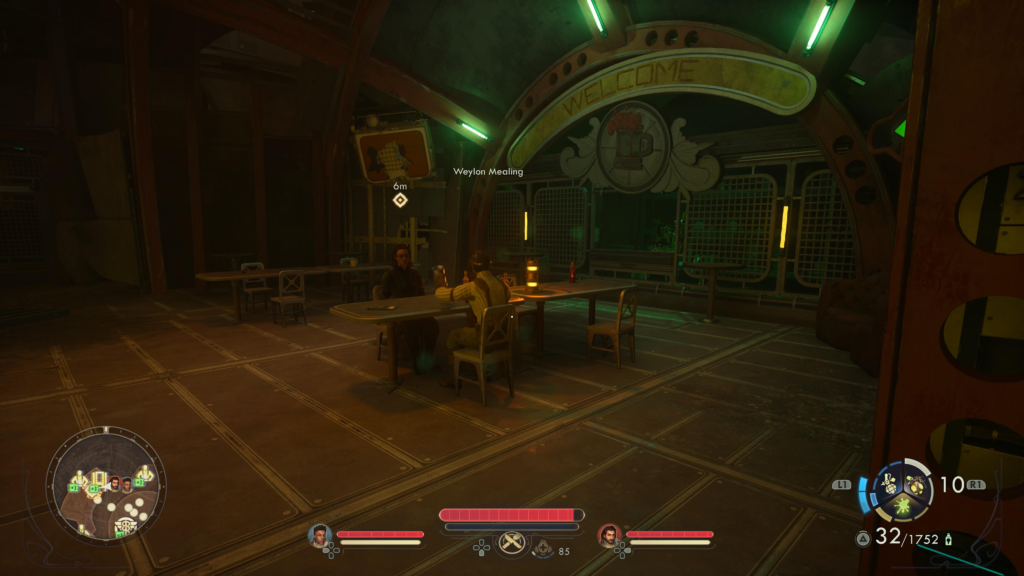Image resolution: width=1024 pixels, height=576 pixels.
Task: Select the left companion portrait
Action: tap(320, 537)
